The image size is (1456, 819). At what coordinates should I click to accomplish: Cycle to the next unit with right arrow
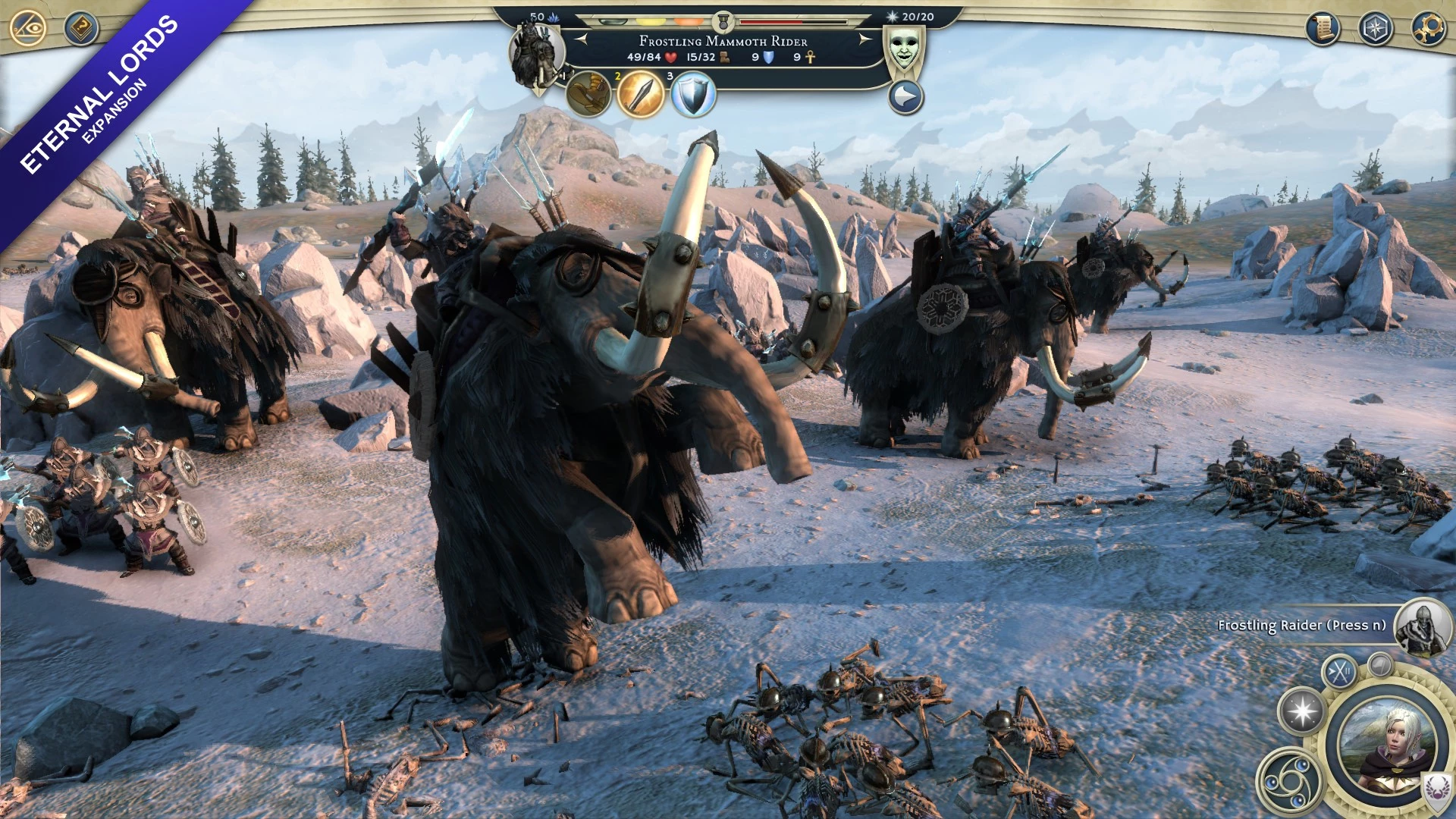(x=864, y=39)
